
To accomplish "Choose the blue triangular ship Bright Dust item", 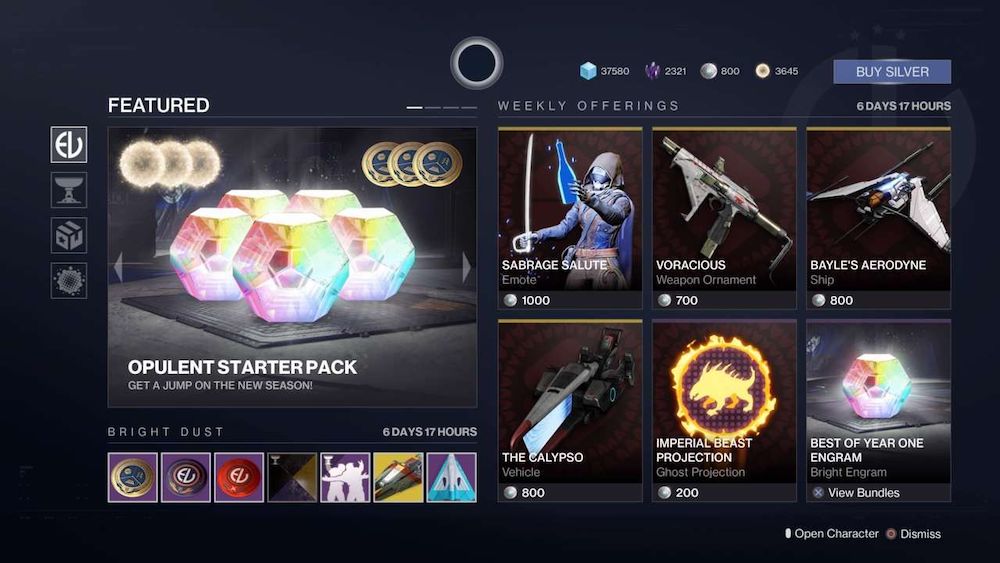I will (x=451, y=477).
